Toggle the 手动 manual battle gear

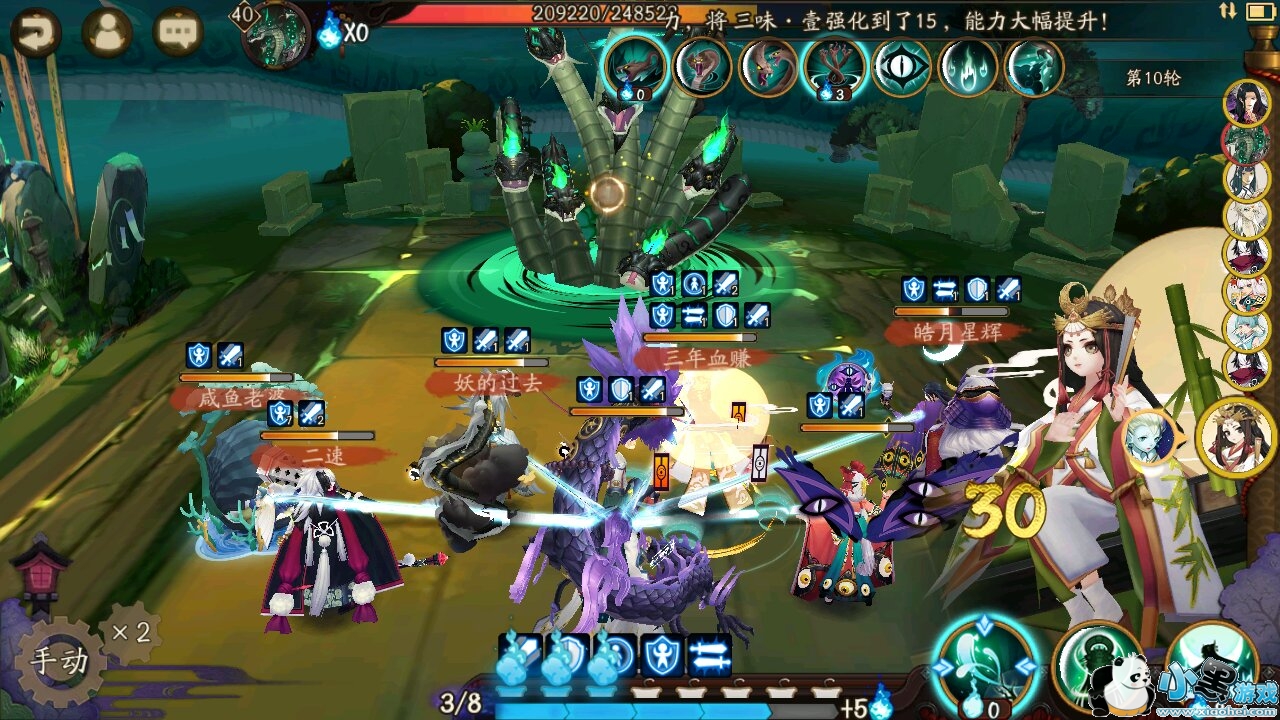click(59, 661)
